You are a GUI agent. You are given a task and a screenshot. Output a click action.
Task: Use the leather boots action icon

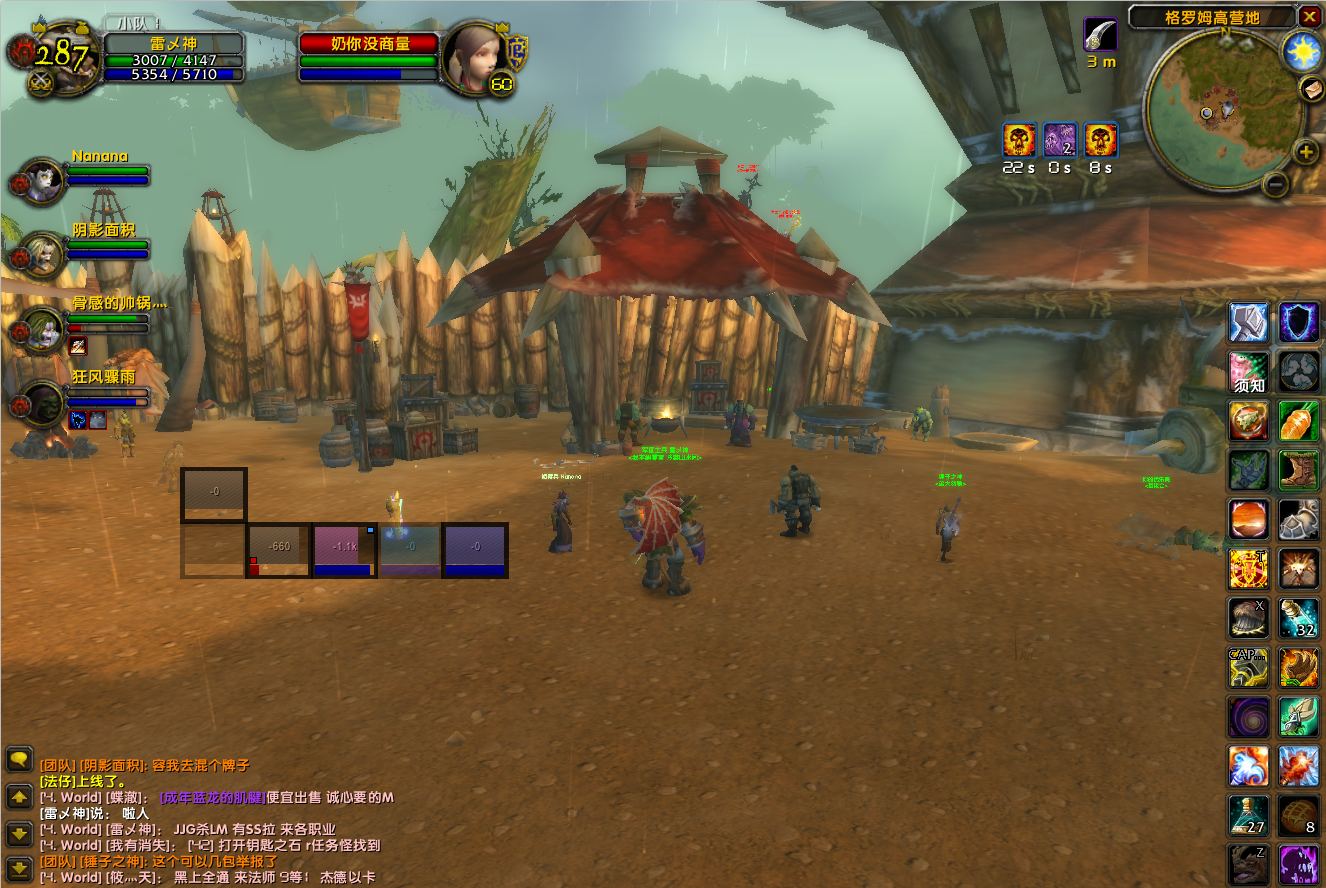1299,470
